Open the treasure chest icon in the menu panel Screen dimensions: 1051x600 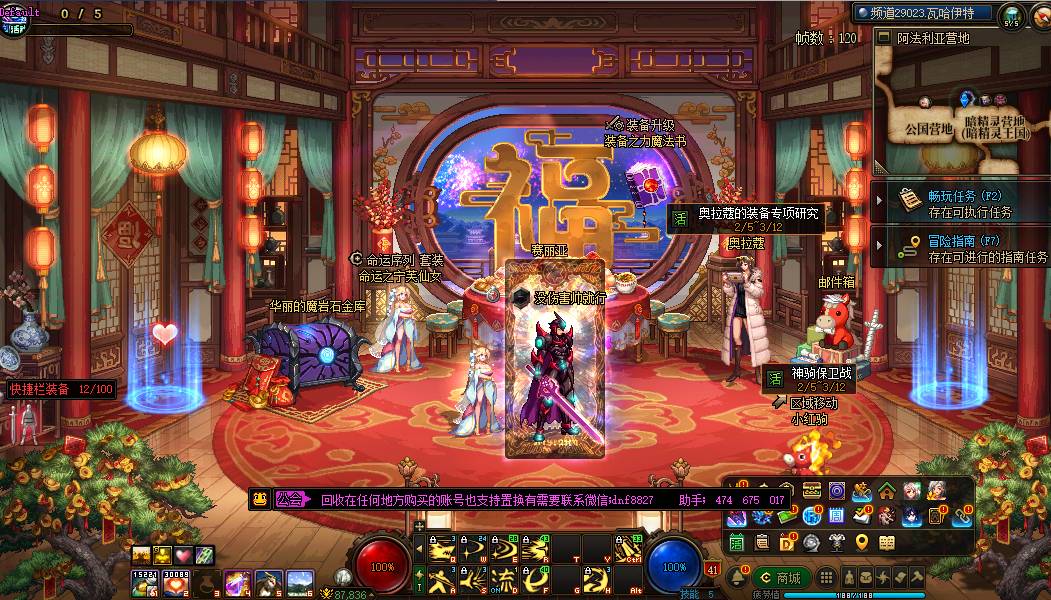point(812,490)
